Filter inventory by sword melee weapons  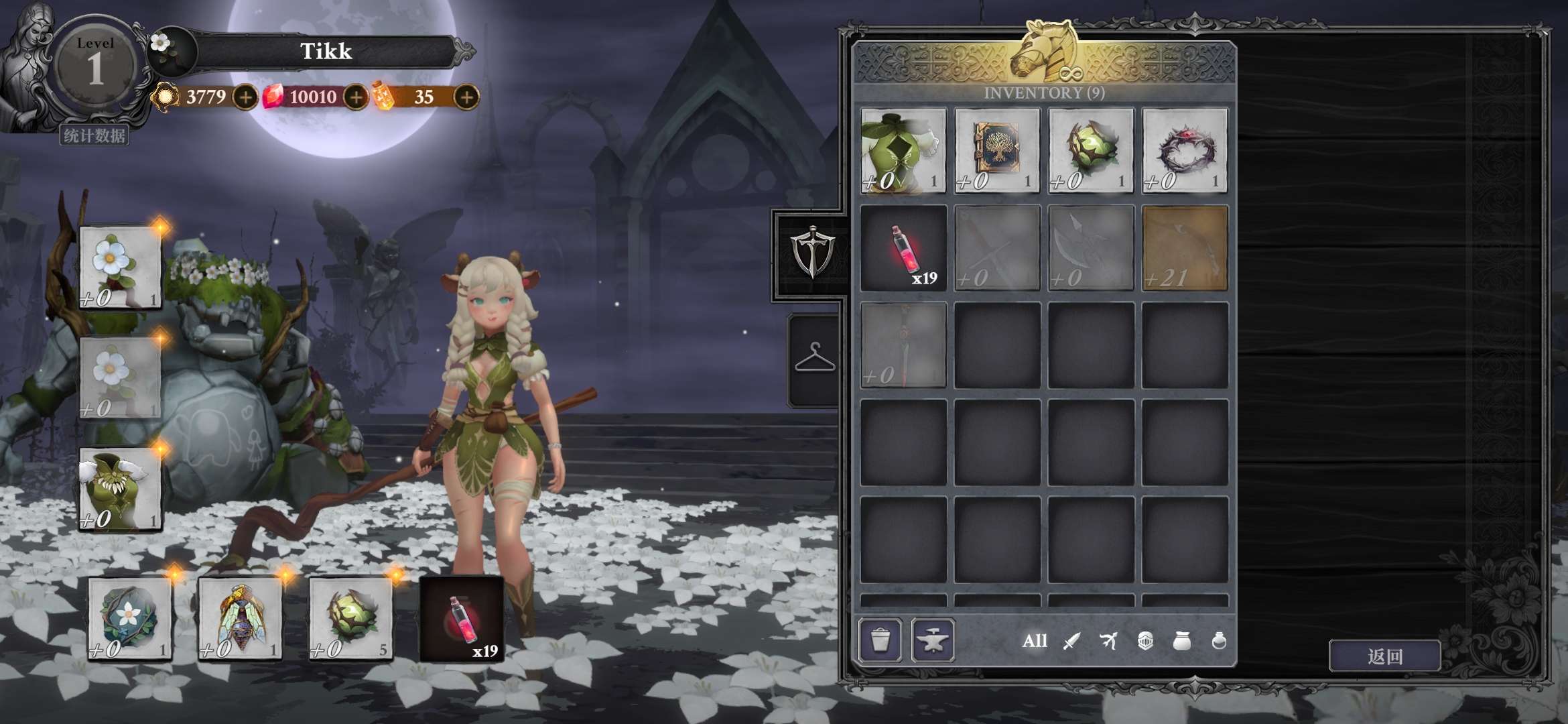(x=1071, y=642)
